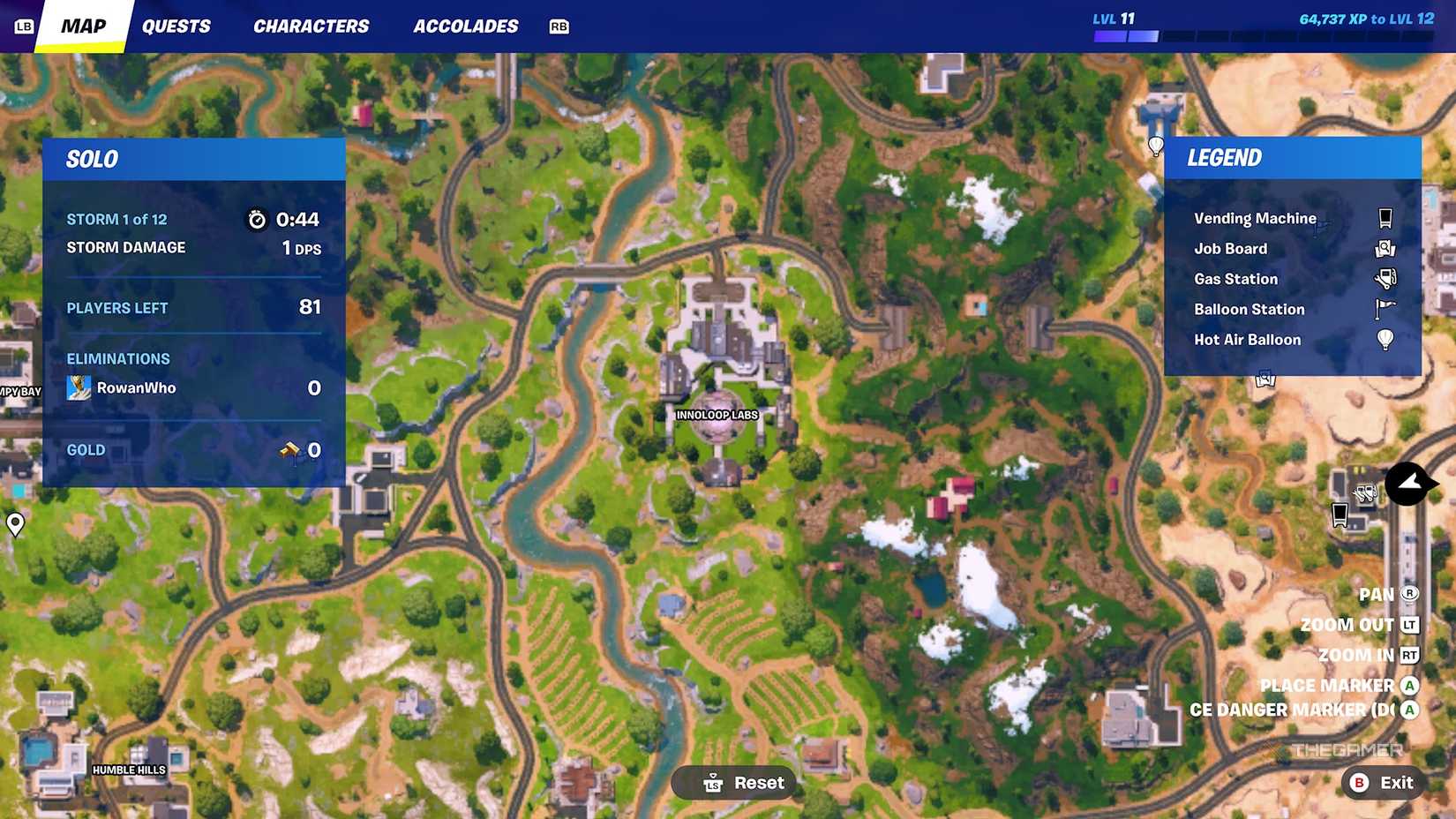Screen dimensions: 1456x819
Task: Click the Innoloop Labs map label
Action: click(715, 414)
